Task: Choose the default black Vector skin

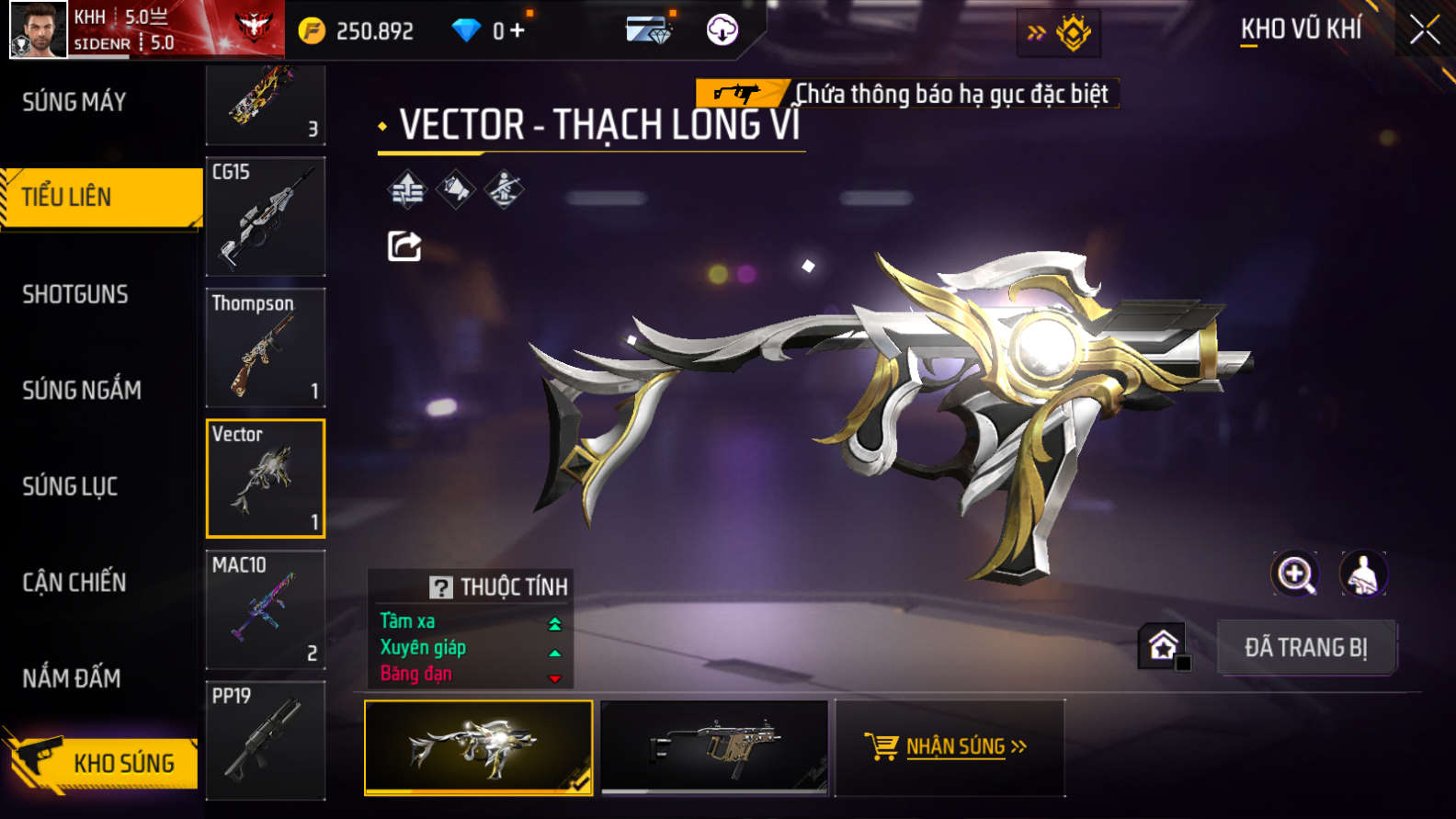Action: tap(714, 747)
